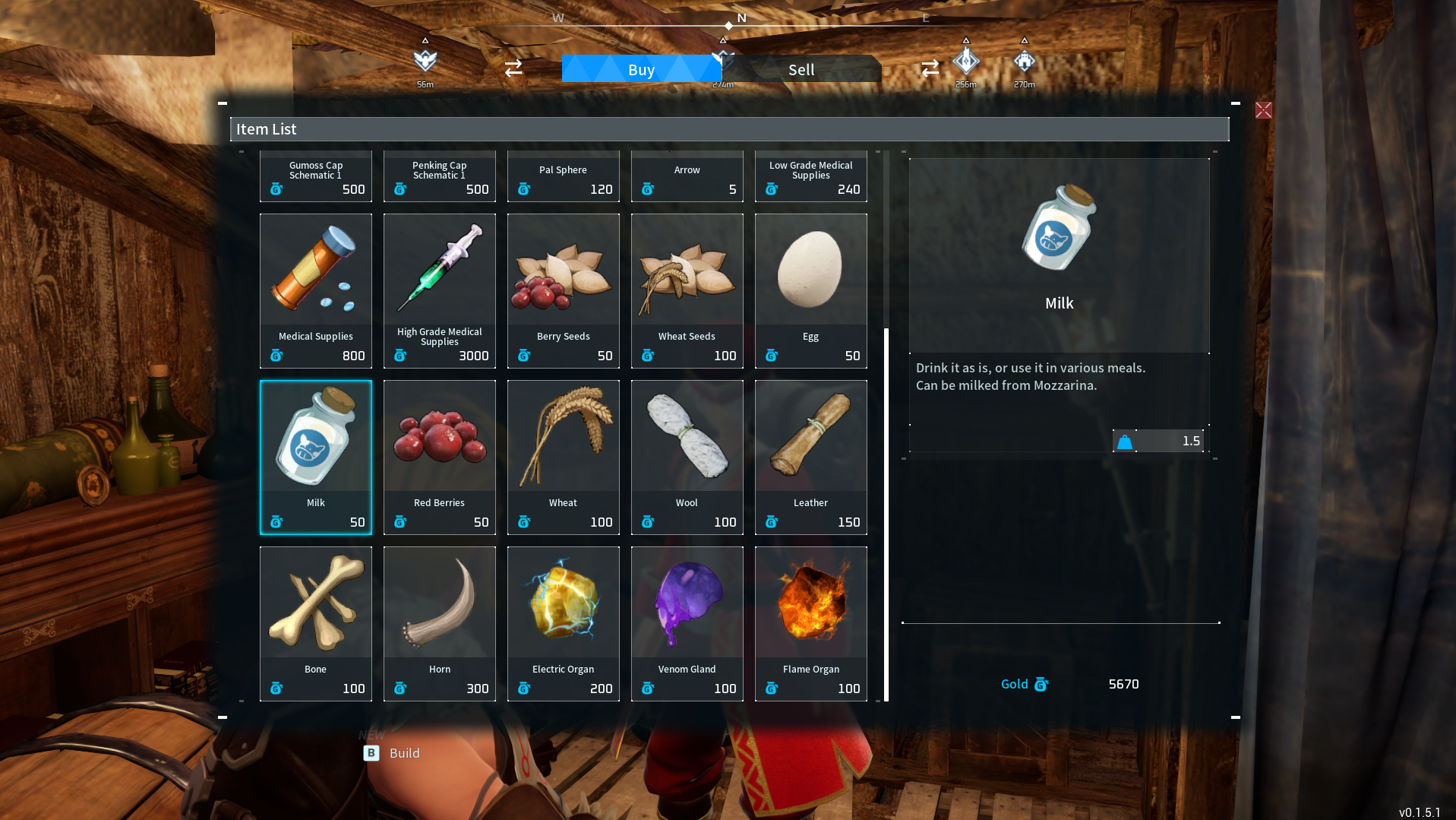Click the swap arrows right of the Sell tab

point(930,68)
